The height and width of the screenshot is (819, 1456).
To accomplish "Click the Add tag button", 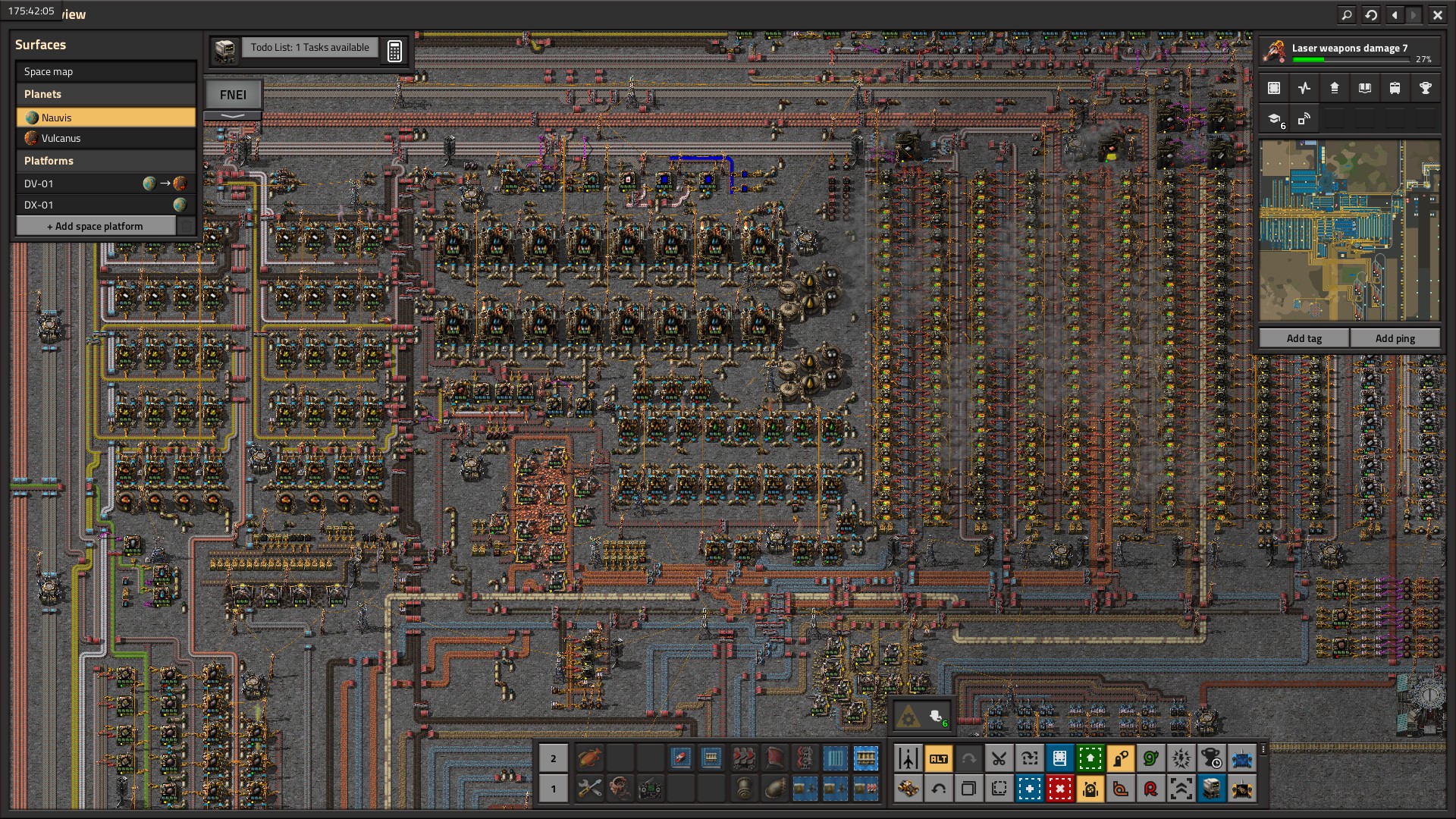I will click(1304, 338).
